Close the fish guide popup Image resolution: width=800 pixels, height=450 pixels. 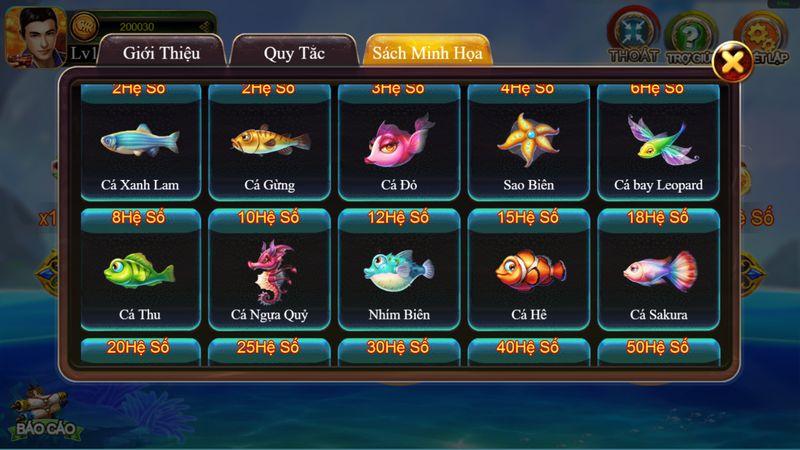coord(734,62)
